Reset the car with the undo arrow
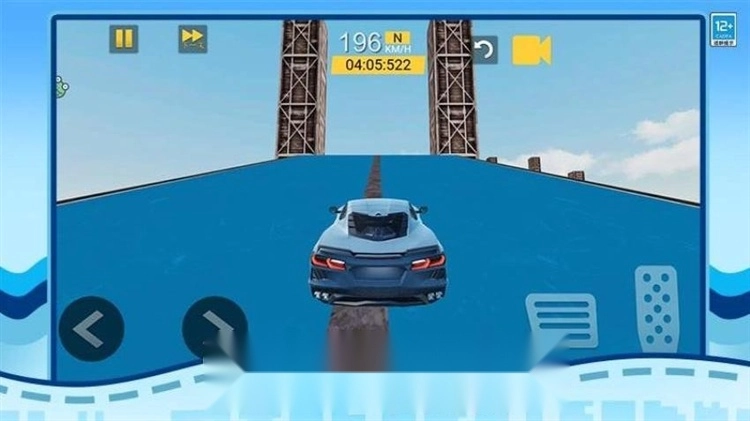Screen dimensions: 750x421 (484, 49)
